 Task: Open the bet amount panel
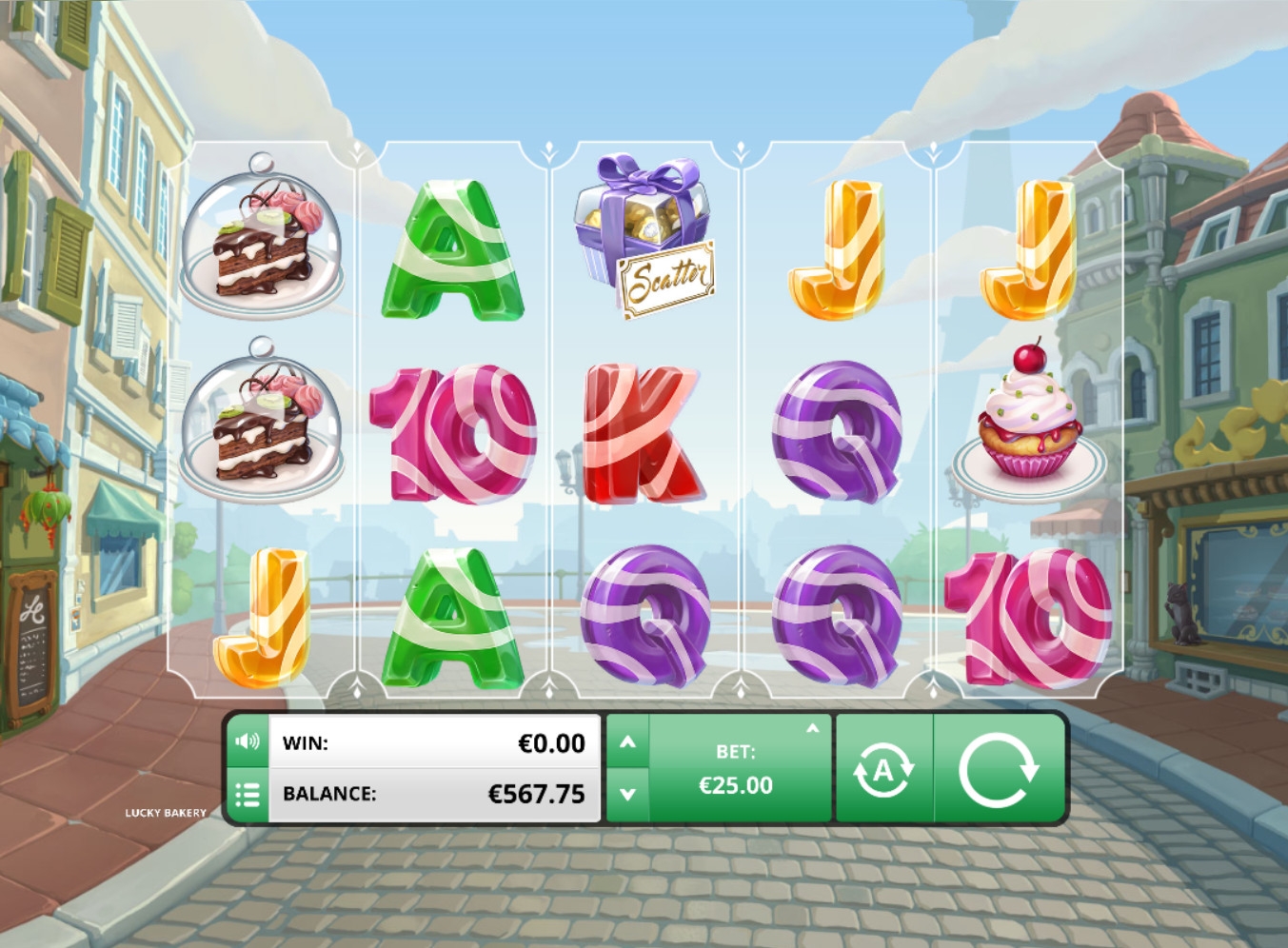[736, 769]
